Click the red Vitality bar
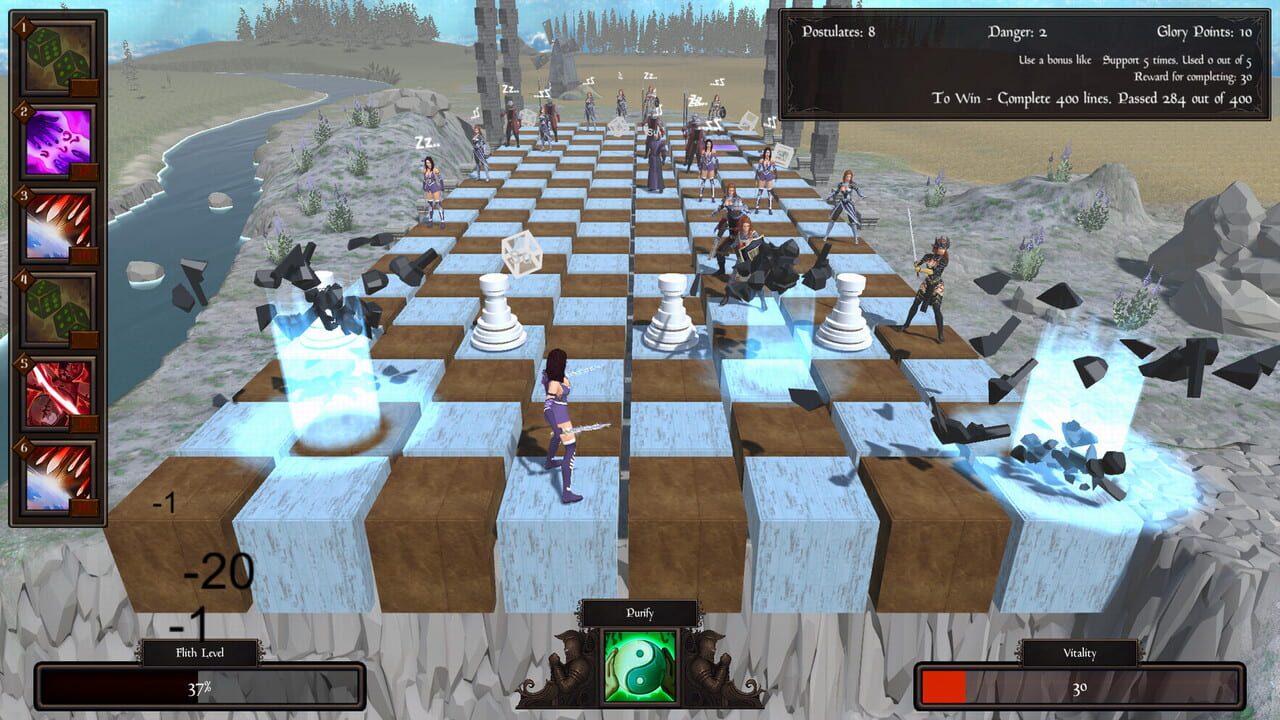The width and height of the screenshot is (1280, 720). coord(941,686)
